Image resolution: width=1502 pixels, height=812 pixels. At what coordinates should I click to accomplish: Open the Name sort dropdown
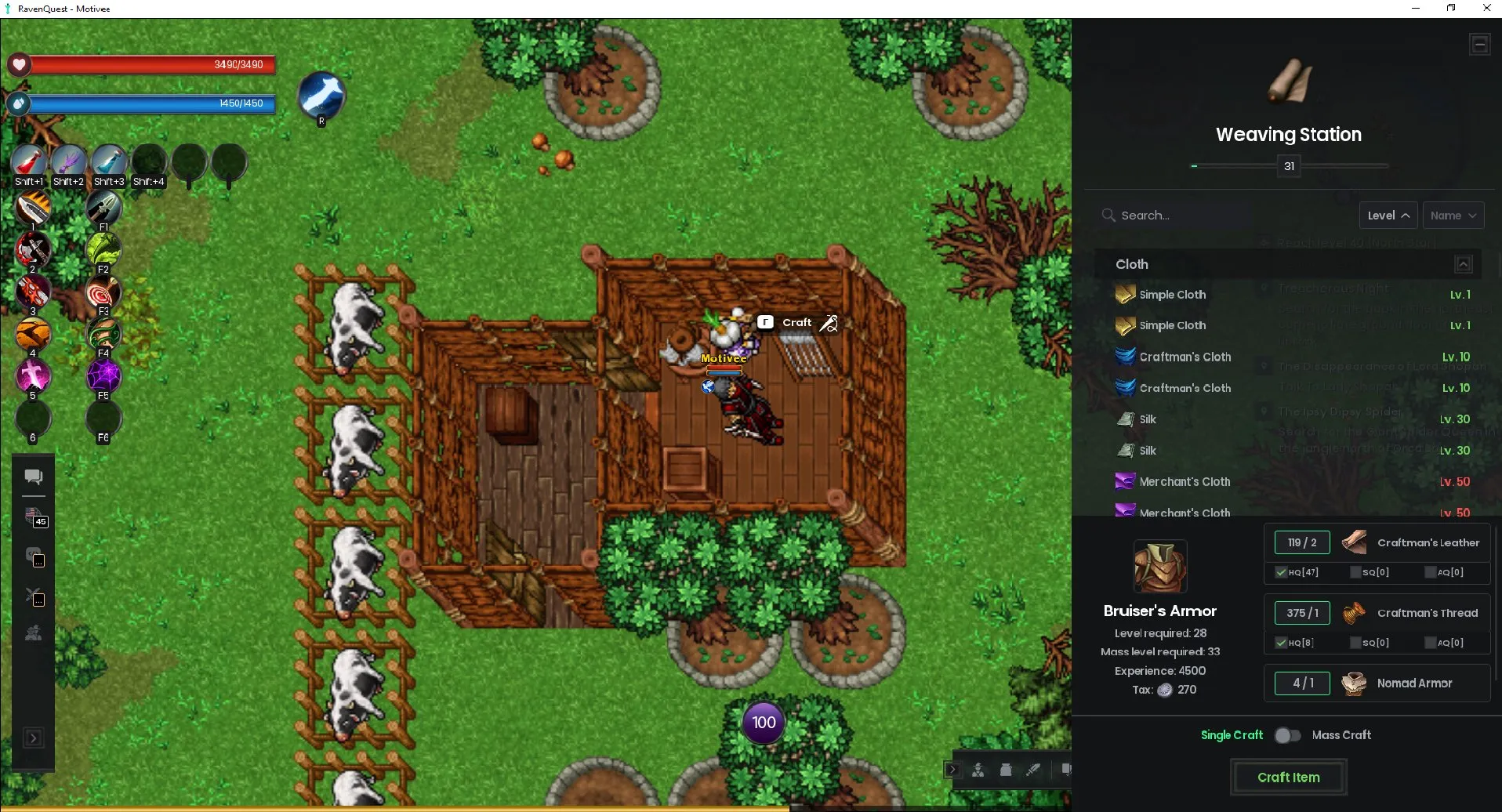(1452, 215)
